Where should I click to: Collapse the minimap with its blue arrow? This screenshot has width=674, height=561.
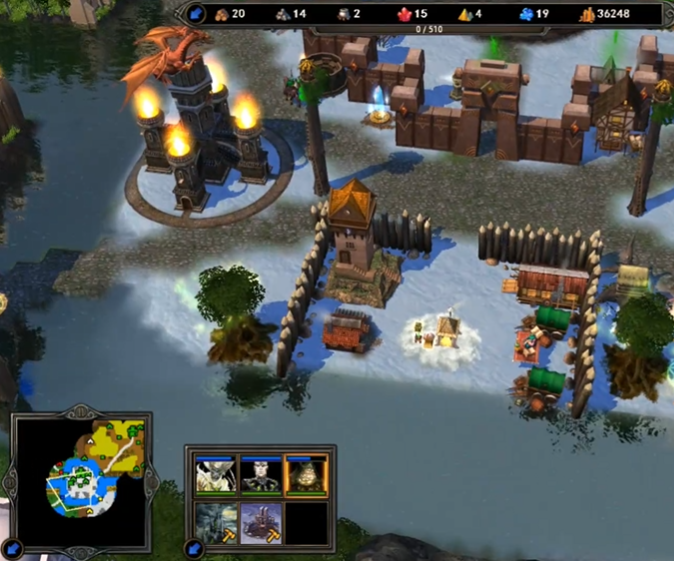13,549
